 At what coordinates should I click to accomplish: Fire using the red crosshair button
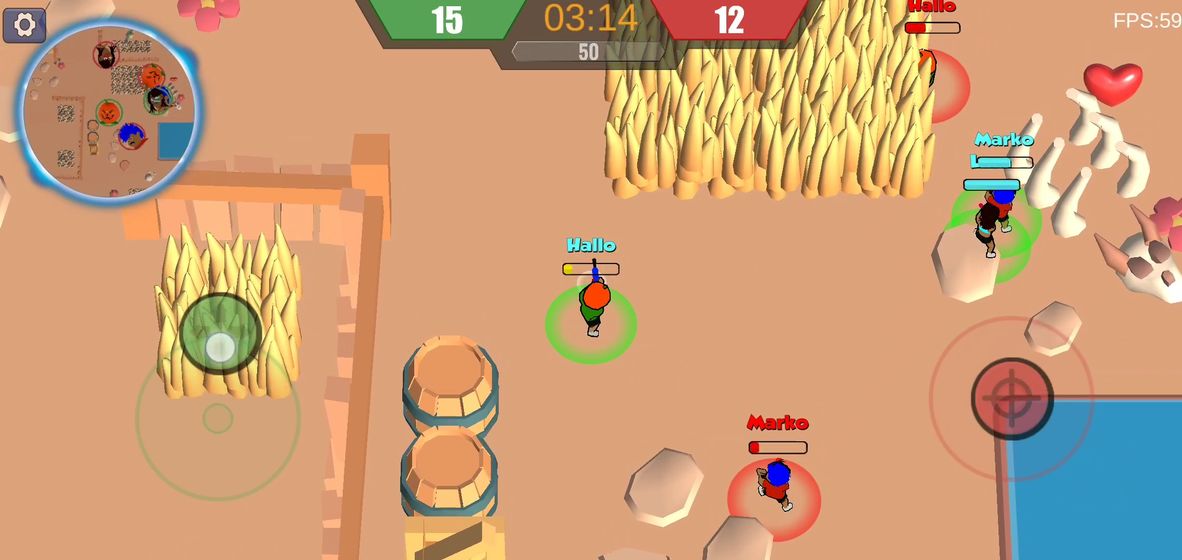pos(1012,398)
